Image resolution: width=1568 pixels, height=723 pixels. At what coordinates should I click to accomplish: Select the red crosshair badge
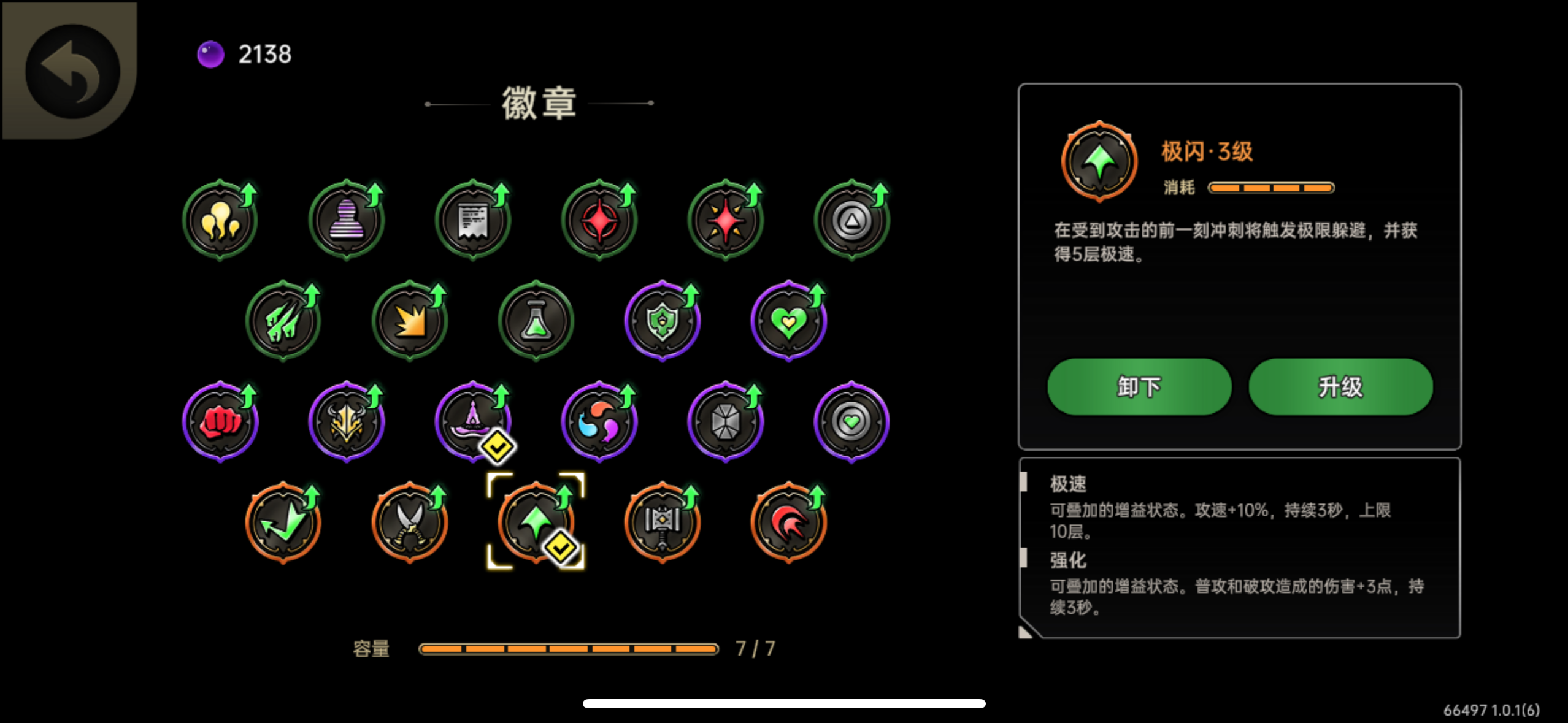[599, 221]
